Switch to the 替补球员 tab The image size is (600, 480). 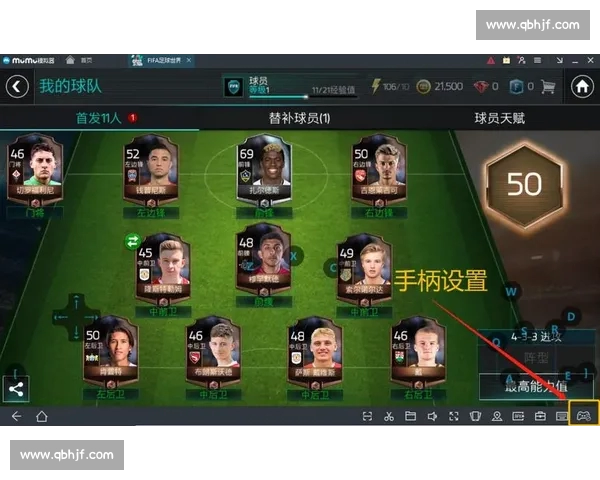point(299,118)
